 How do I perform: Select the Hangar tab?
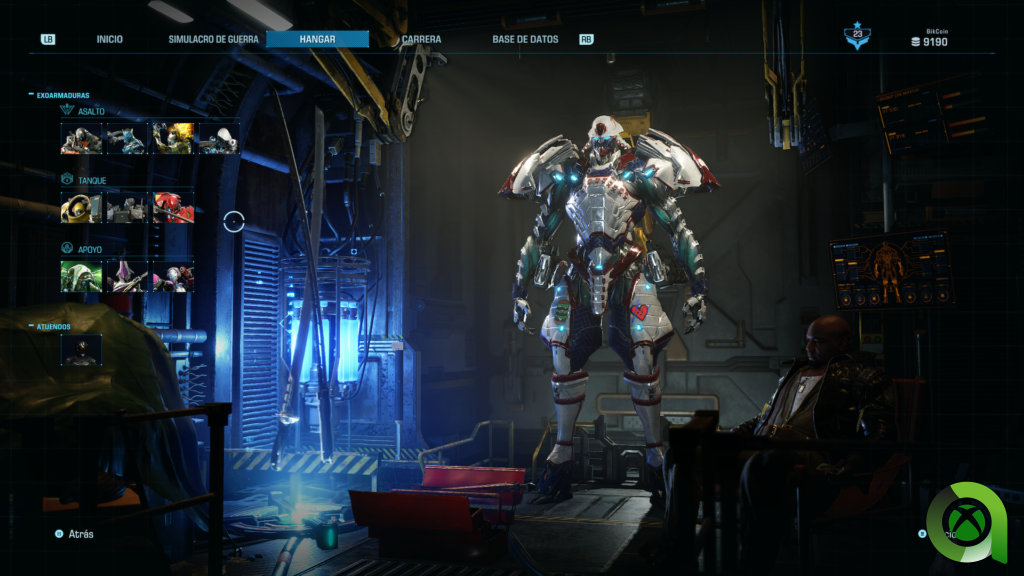tap(318, 40)
